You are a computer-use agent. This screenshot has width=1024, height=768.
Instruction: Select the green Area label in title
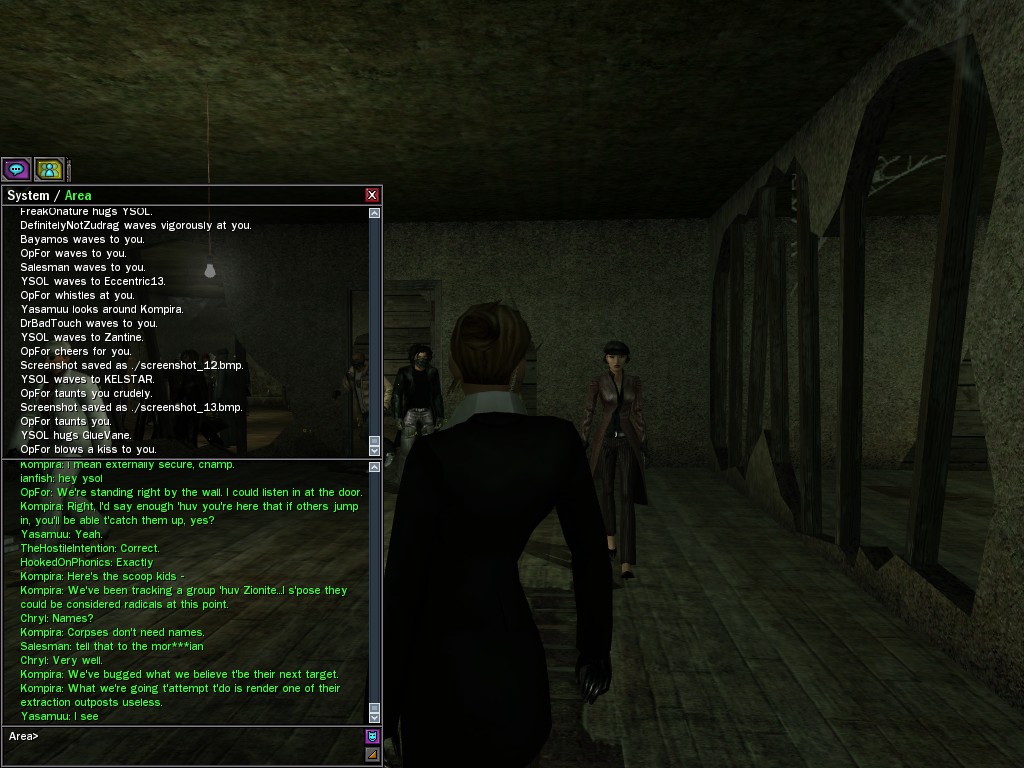pos(78,196)
